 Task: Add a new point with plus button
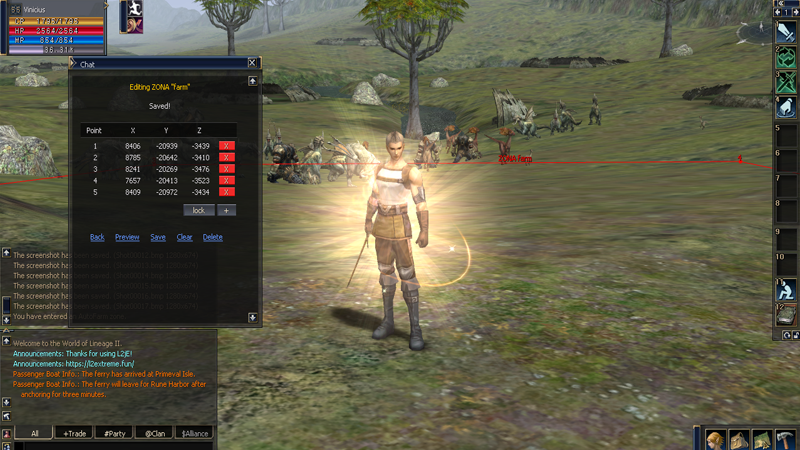(x=227, y=210)
